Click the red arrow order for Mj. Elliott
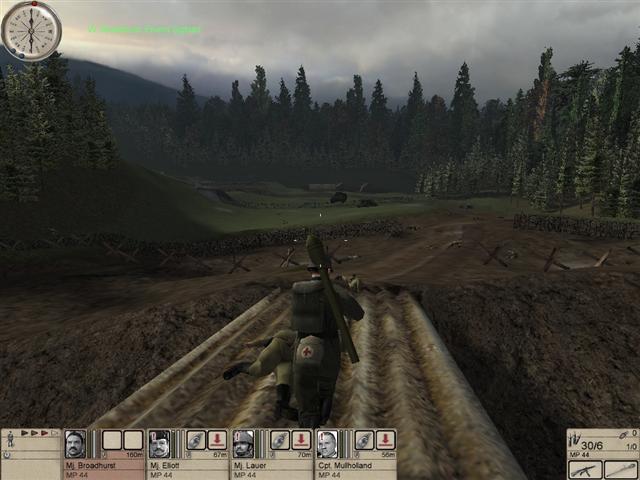The width and height of the screenshot is (640, 480). 217,440
